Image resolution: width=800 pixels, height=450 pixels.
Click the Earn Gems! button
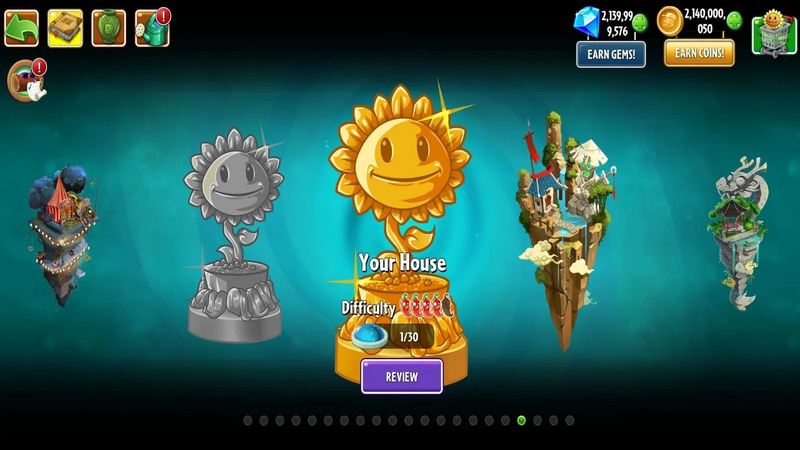point(610,53)
